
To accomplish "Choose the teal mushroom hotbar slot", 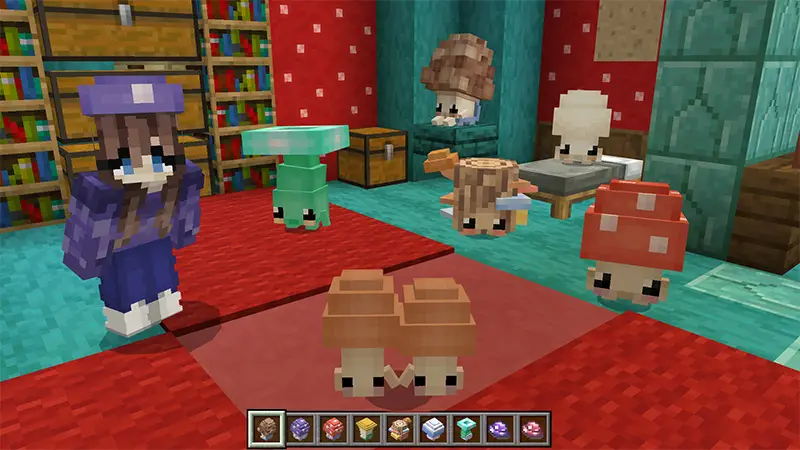I will 467,430.
